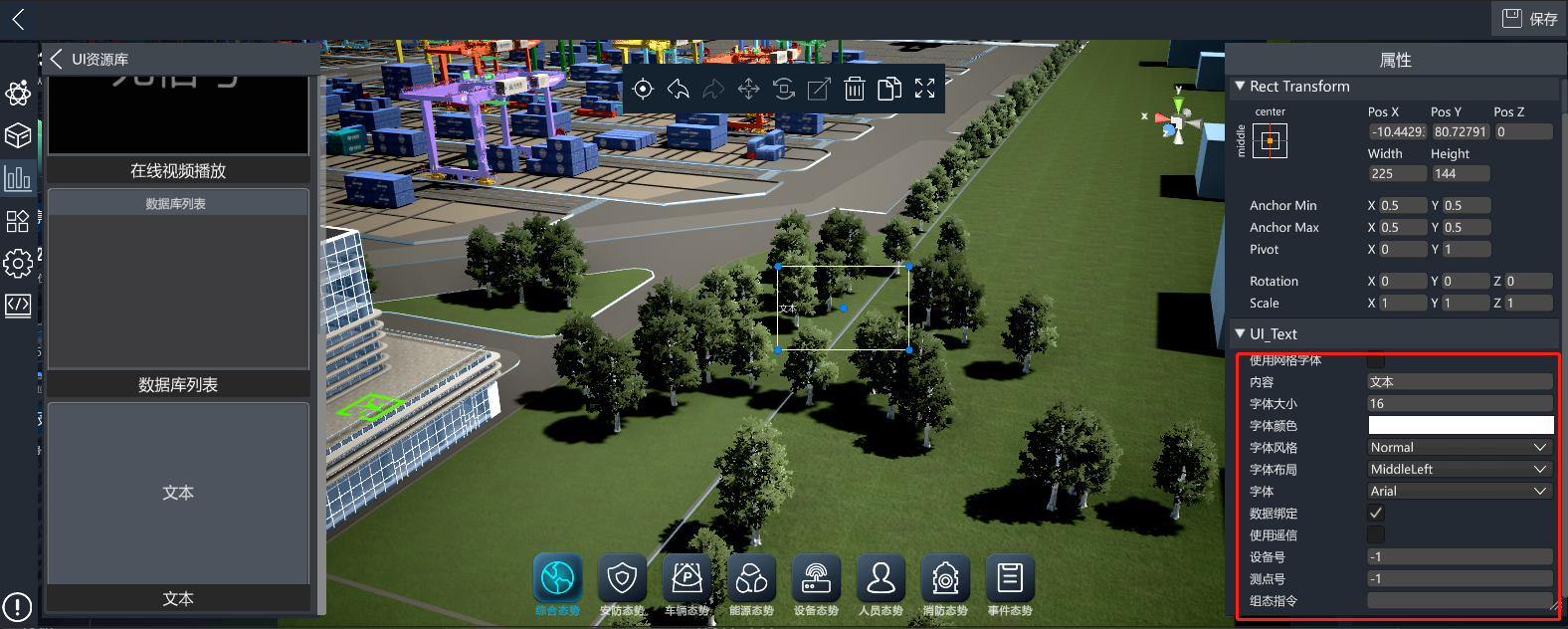Click the undo arrow in the toolbar

coord(679,90)
